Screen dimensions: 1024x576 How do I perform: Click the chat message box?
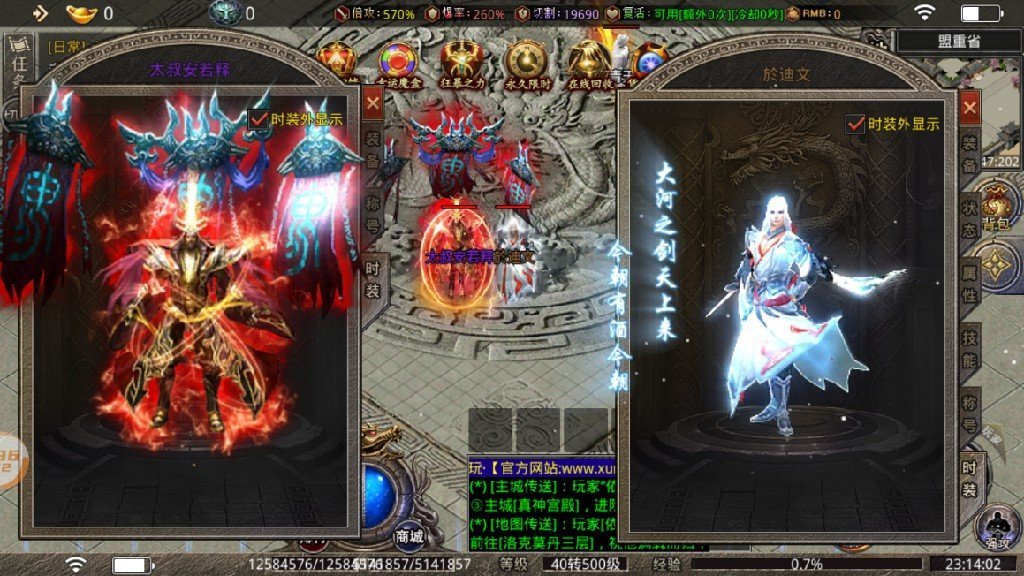538,503
